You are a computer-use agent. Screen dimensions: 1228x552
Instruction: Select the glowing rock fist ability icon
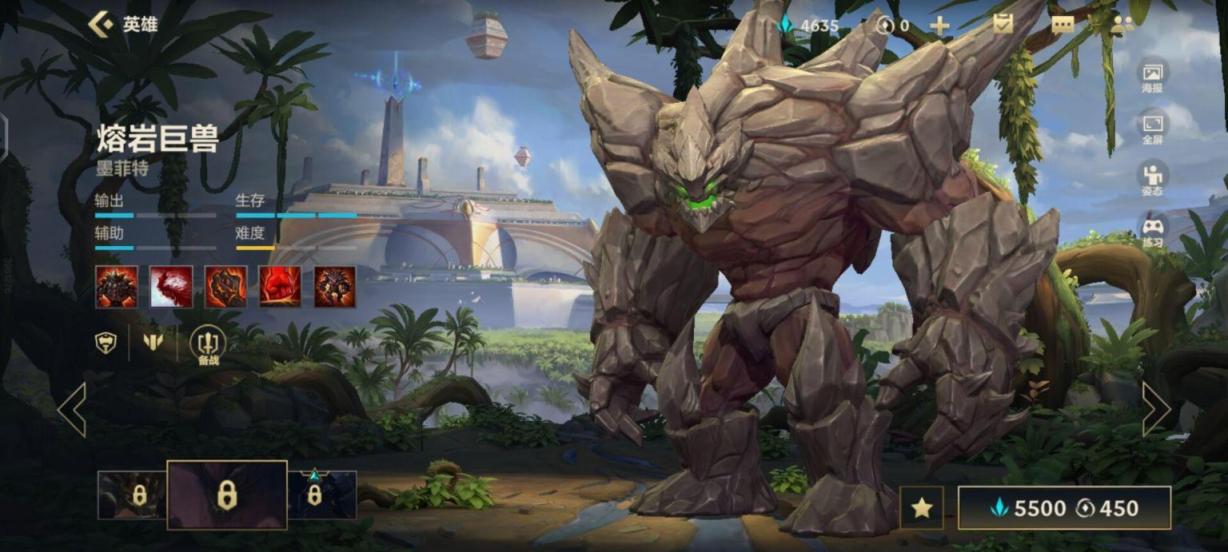(226, 287)
